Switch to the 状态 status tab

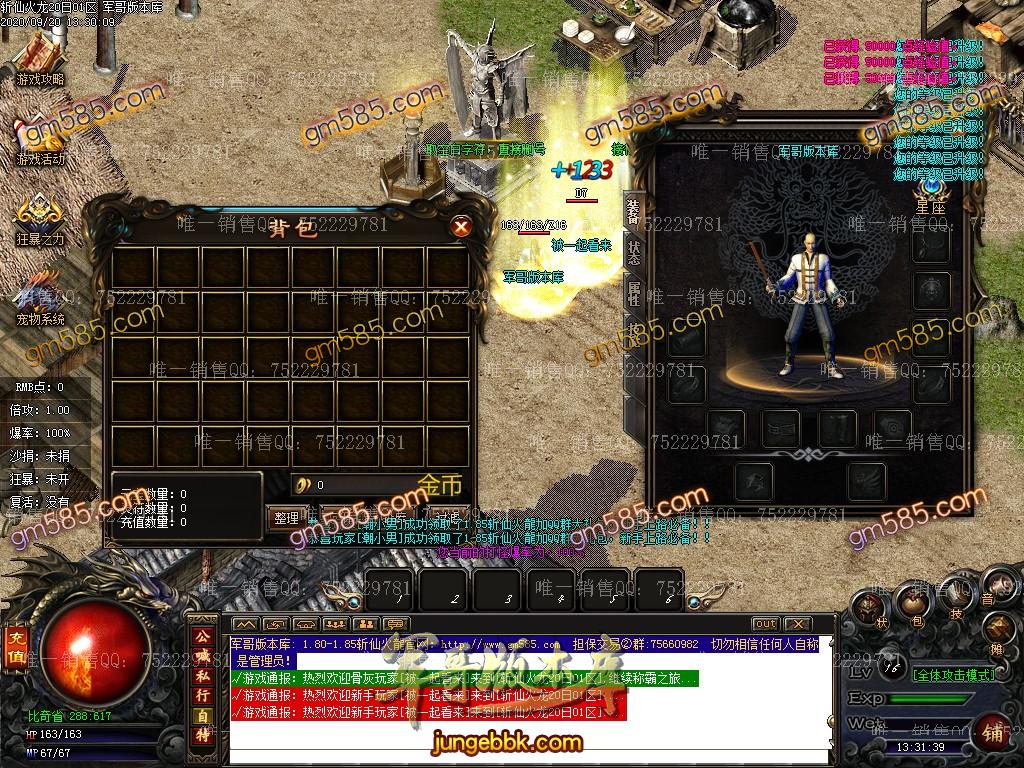click(633, 252)
